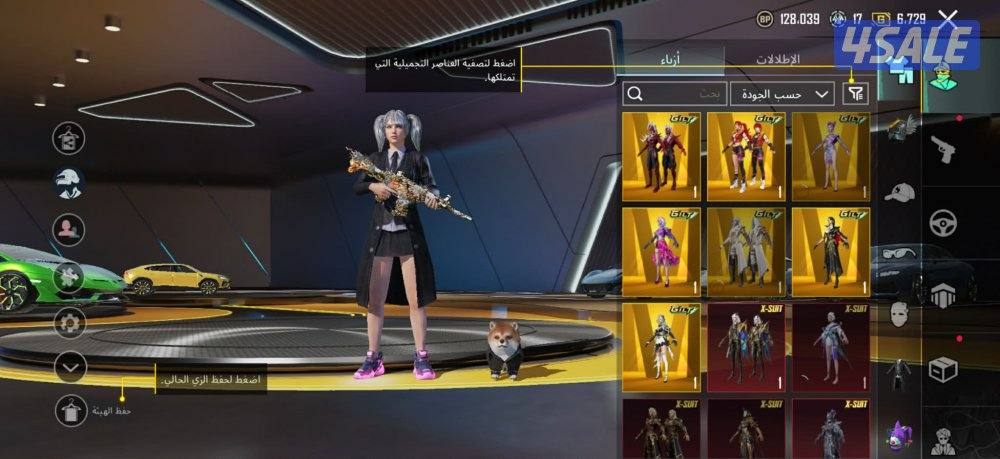1000x459 pixels.
Task: Expand the down-arrow chevron button
Action: tap(70, 367)
